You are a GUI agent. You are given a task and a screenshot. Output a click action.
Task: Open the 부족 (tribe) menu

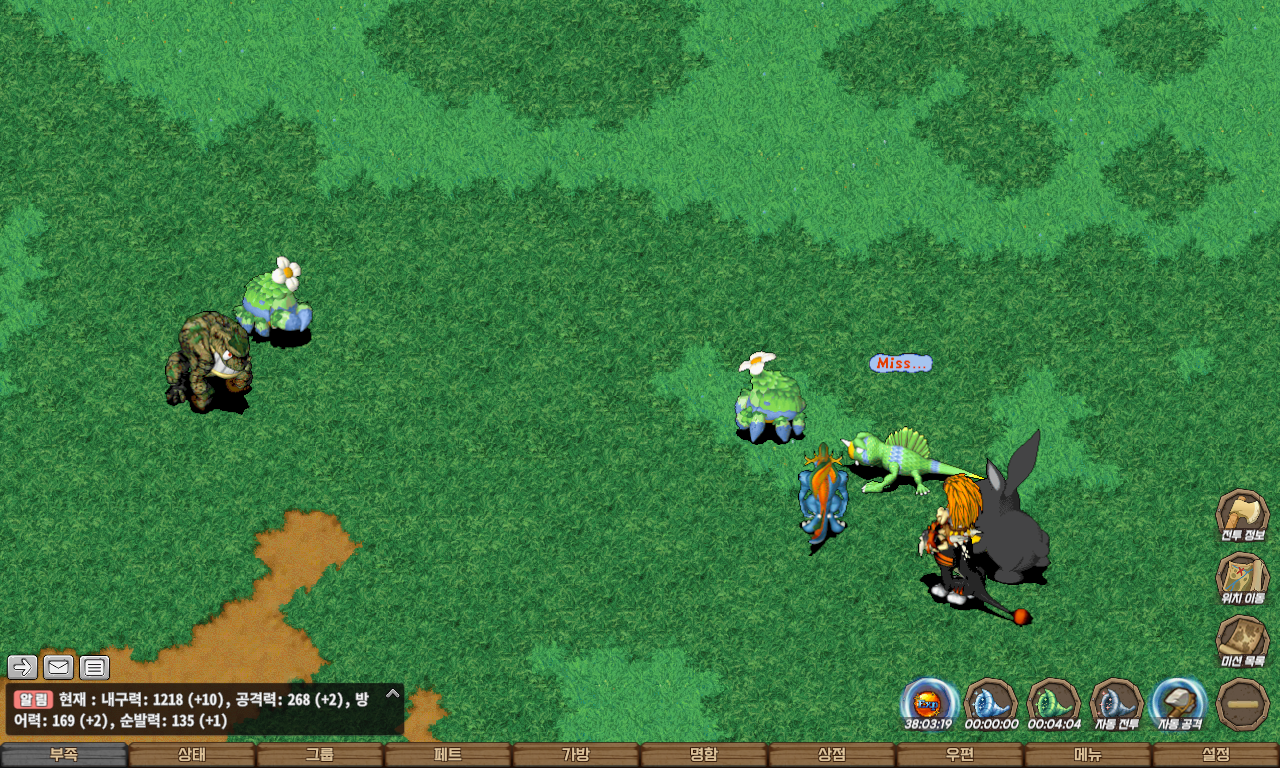pos(64,755)
